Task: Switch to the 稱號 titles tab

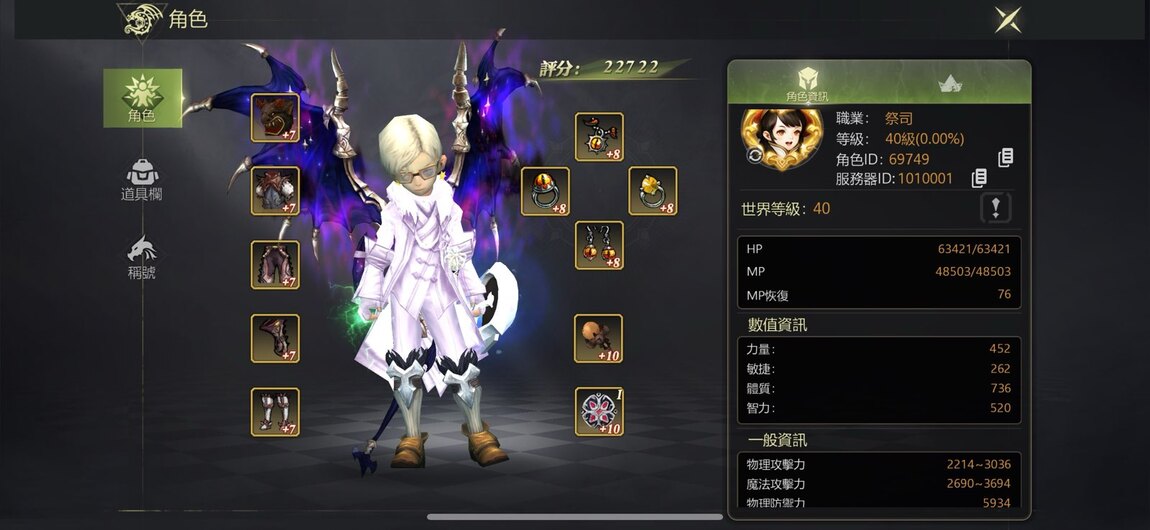Action: coord(142,257)
